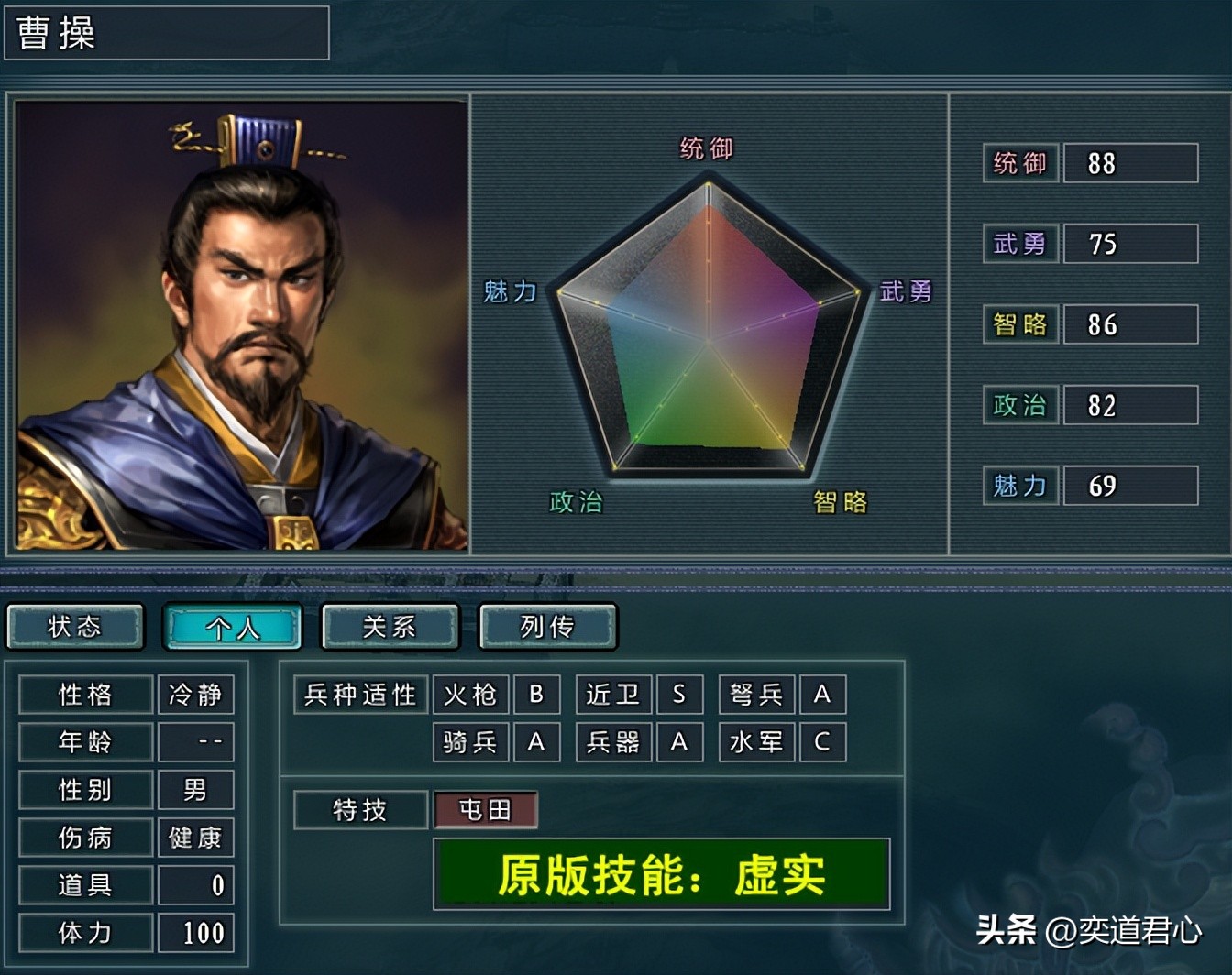Select the 个人 tab
This screenshot has width=1232, height=975.
coord(232,627)
